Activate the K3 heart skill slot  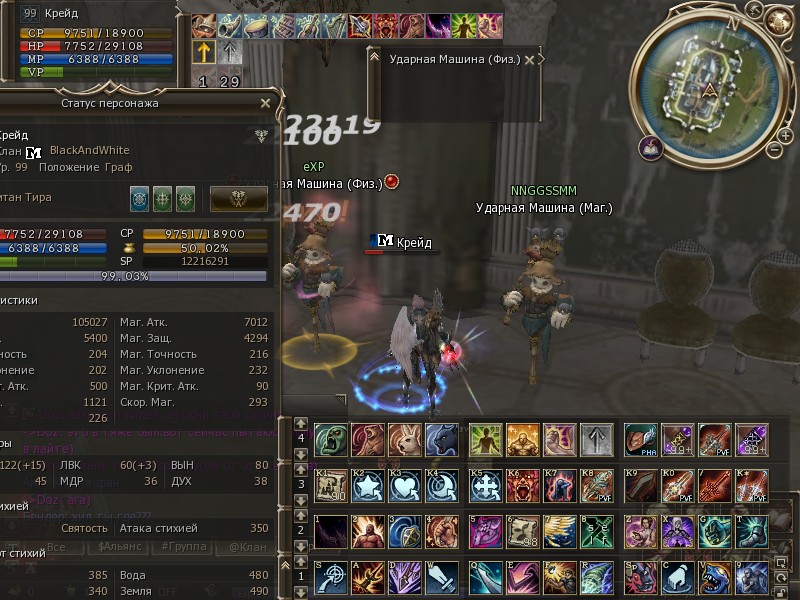pyautogui.click(x=404, y=486)
